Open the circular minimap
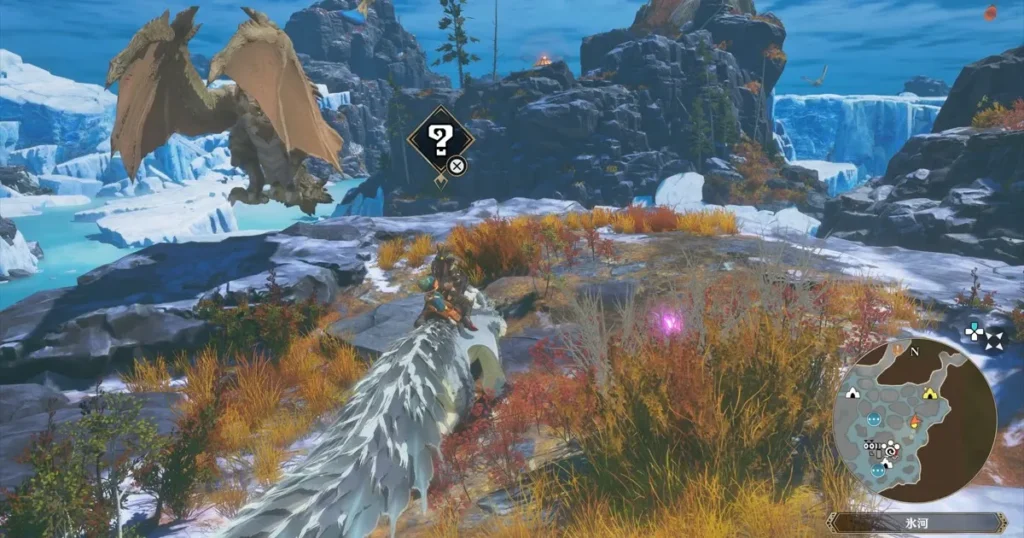The height and width of the screenshot is (538, 1024). point(914,418)
